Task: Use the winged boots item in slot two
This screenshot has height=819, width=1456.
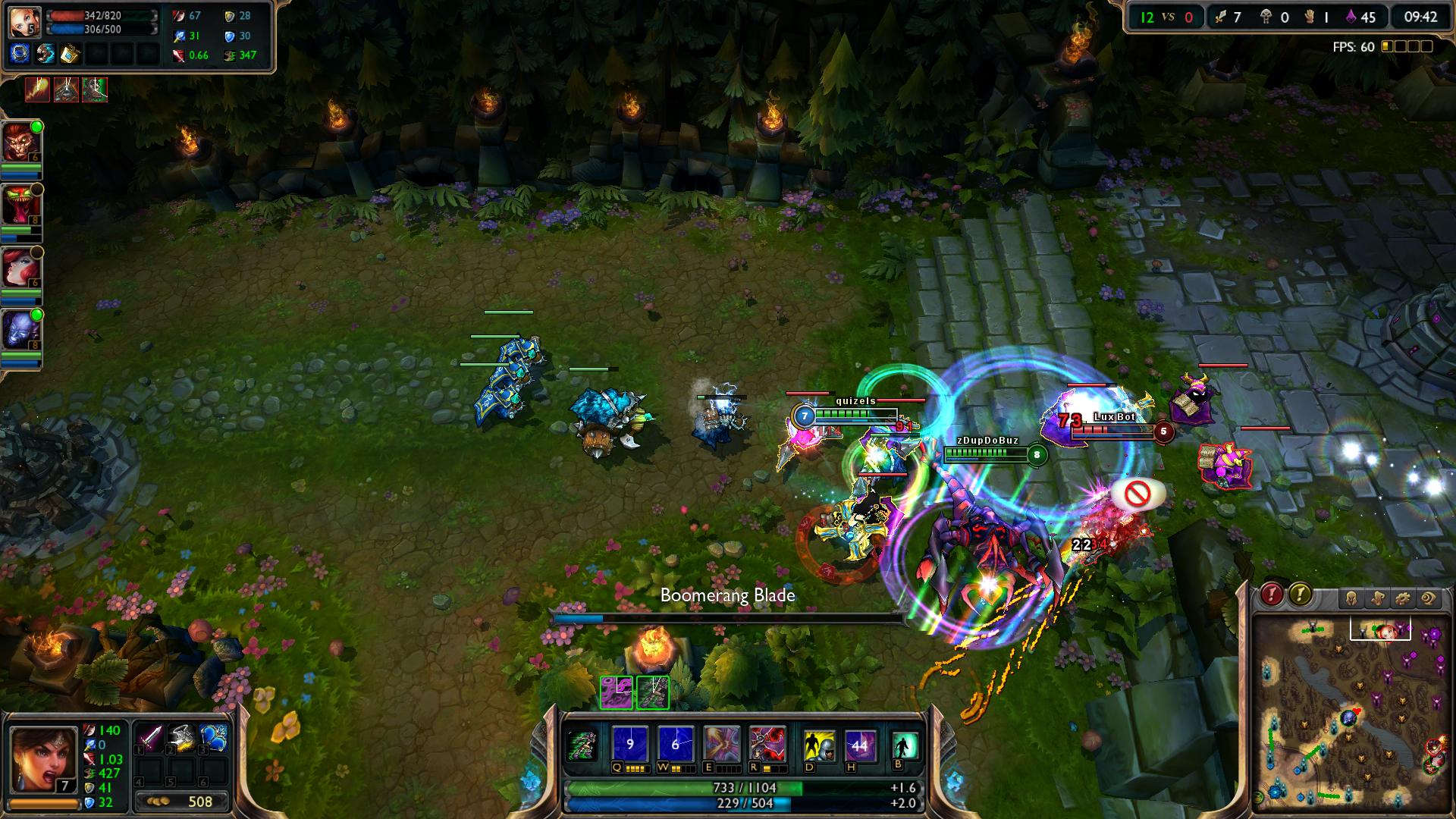Action: coord(181,738)
